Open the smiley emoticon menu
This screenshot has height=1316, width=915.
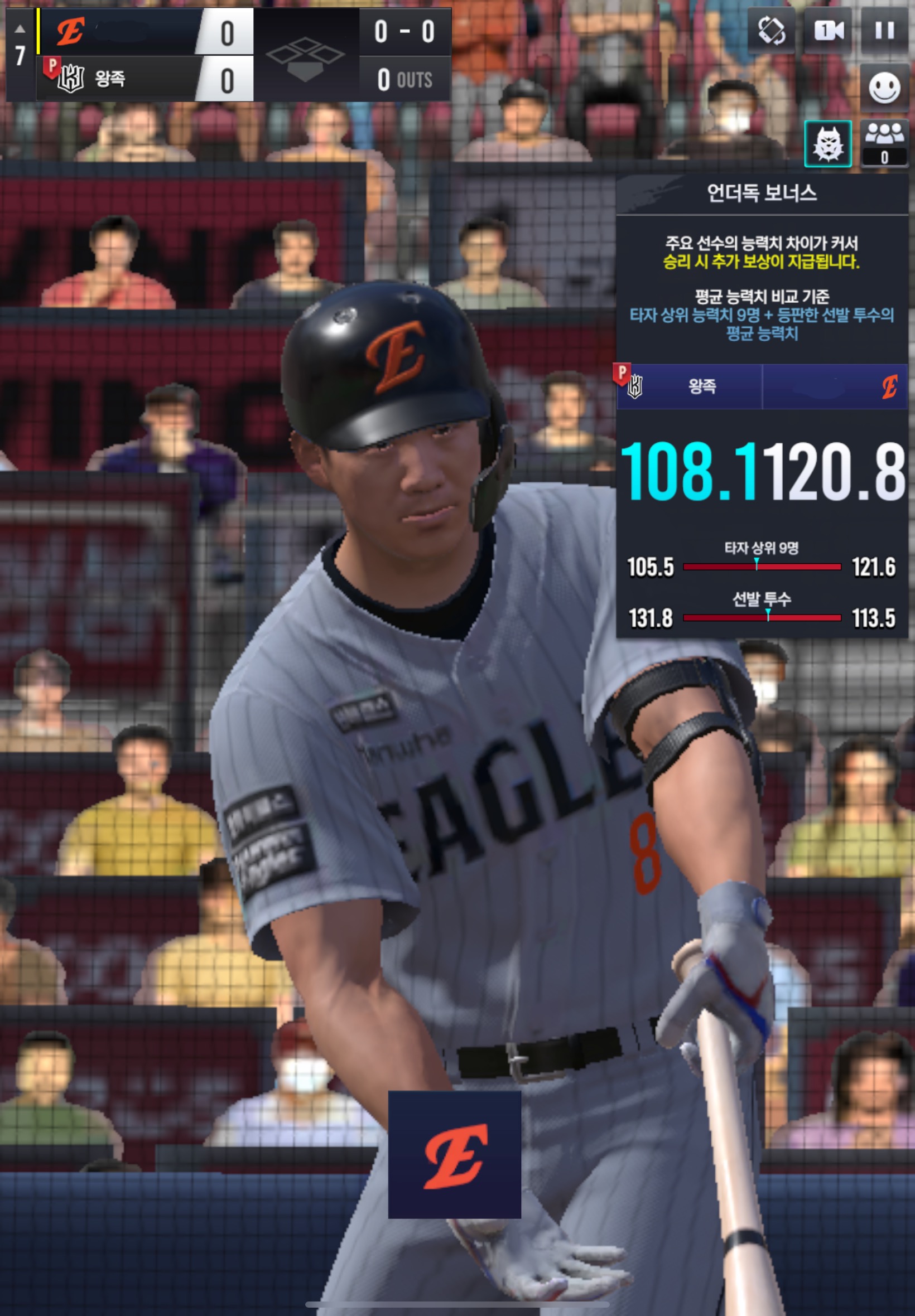pyautogui.click(x=884, y=88)
